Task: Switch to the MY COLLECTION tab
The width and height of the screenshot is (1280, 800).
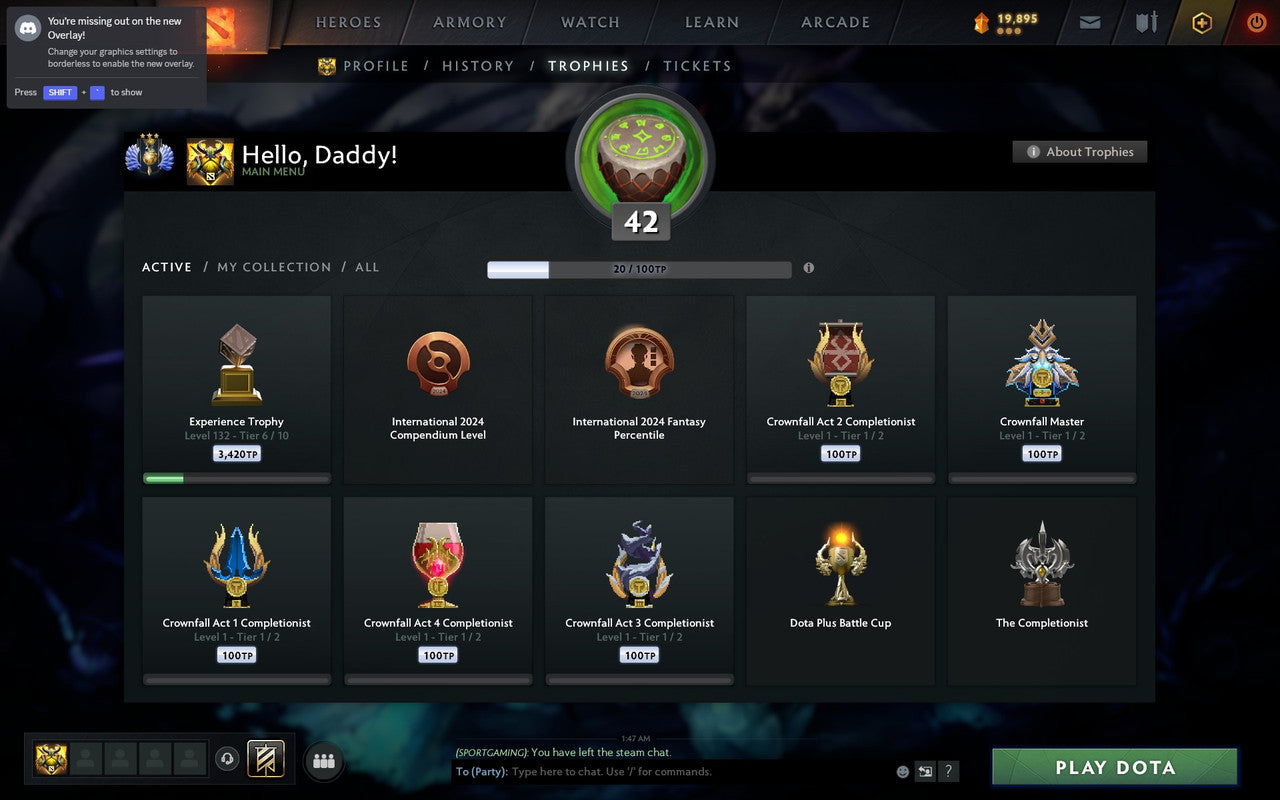Action: point(274,267)
